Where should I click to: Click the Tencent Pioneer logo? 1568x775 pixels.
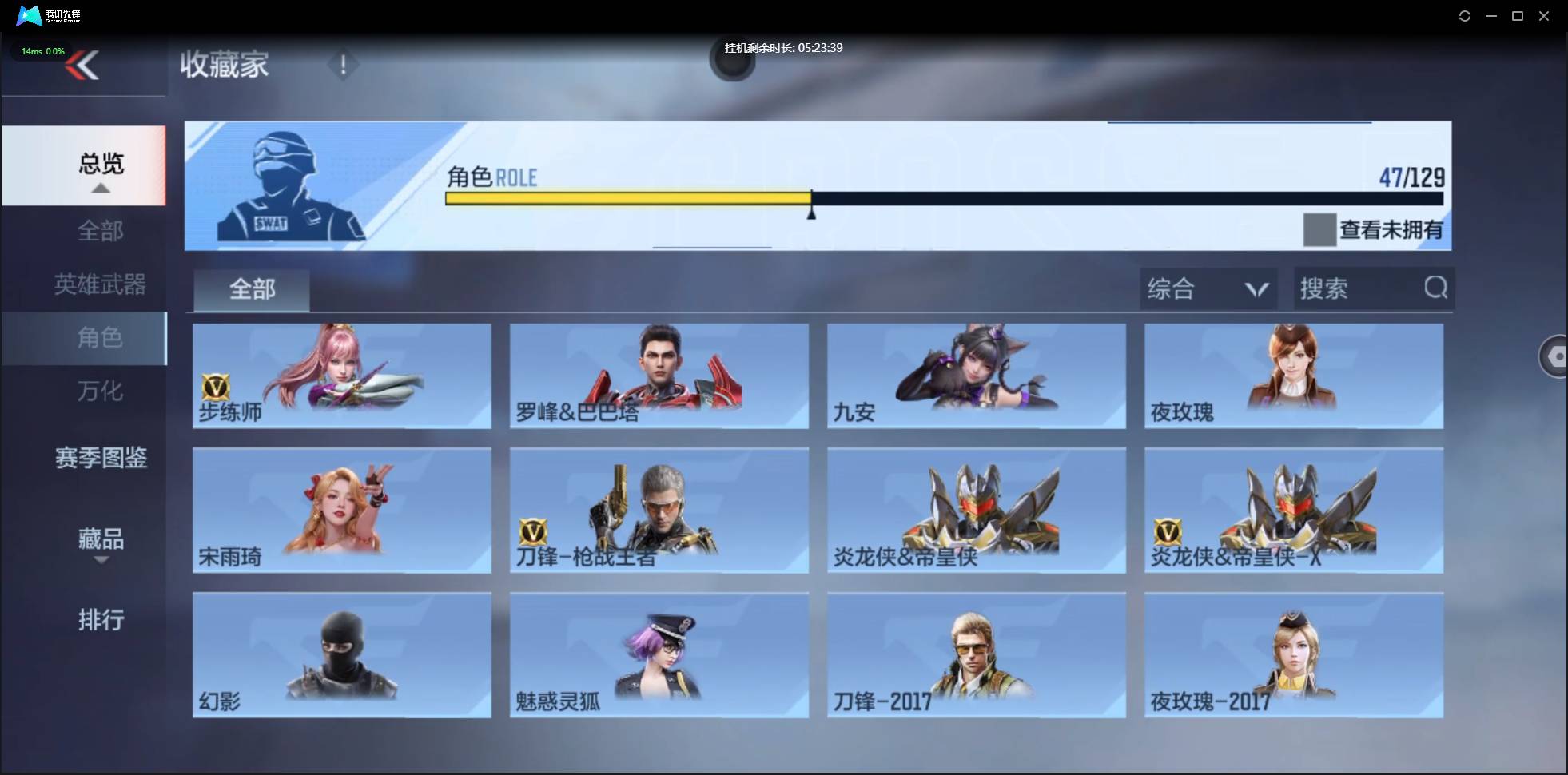(x=29, y=15)
